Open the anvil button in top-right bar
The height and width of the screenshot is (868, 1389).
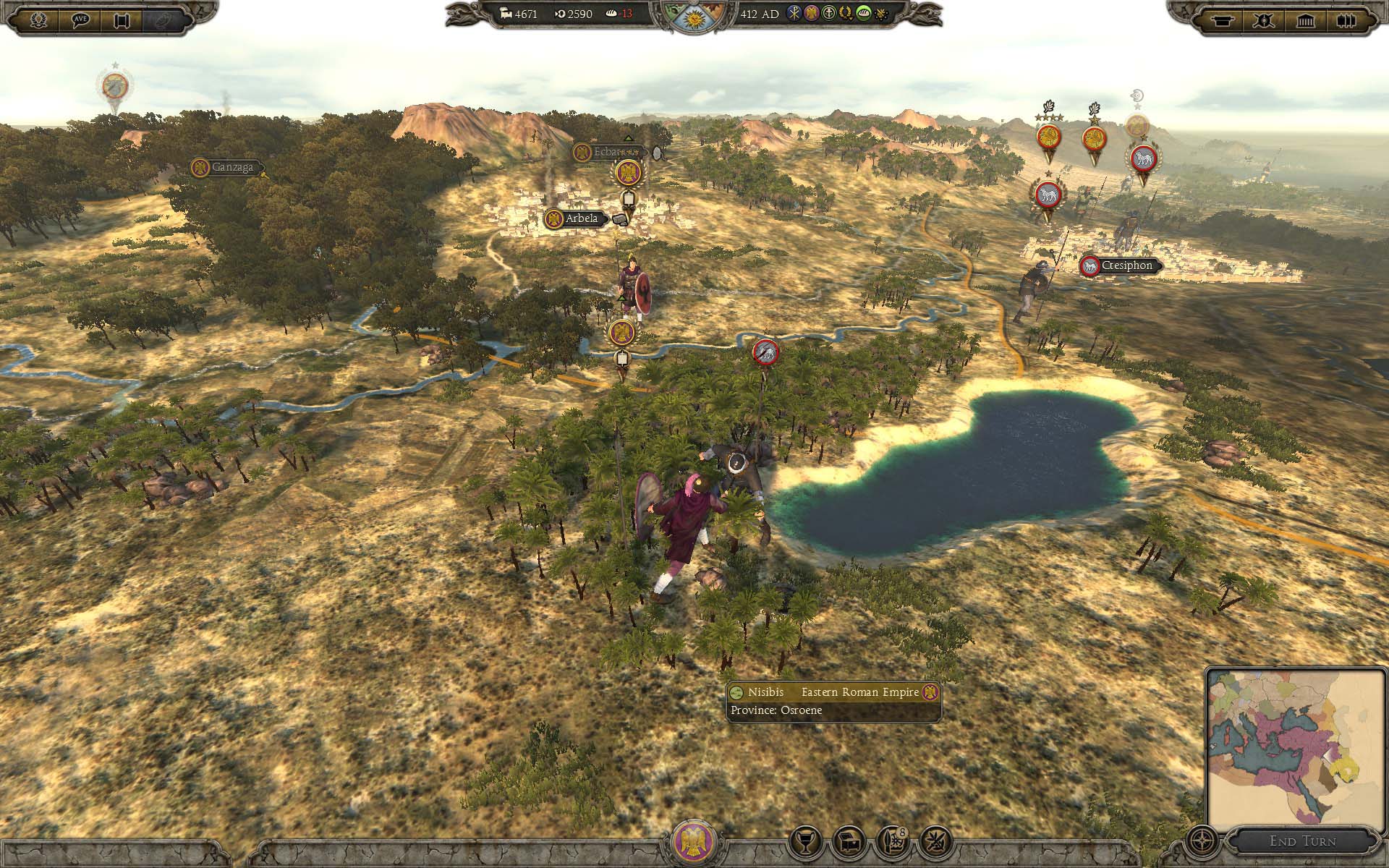(1223, 20)
